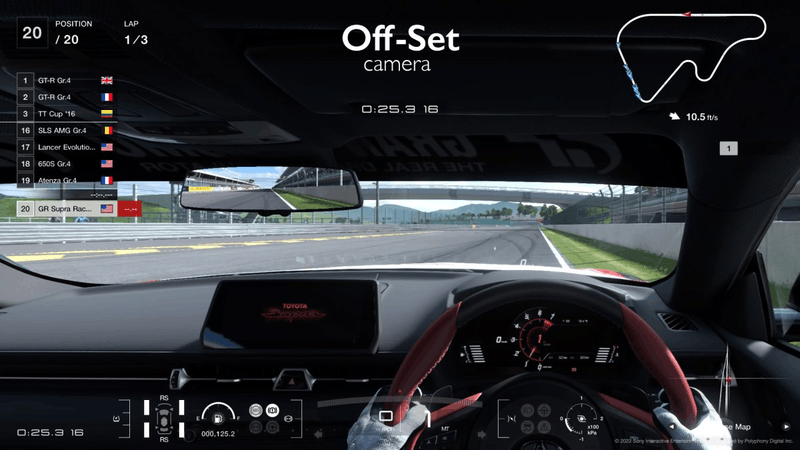This screenshot has height=450, width=800.
Task: Choose the Atenza Gr.4 leaderboard row
Action: pos(67,180)
